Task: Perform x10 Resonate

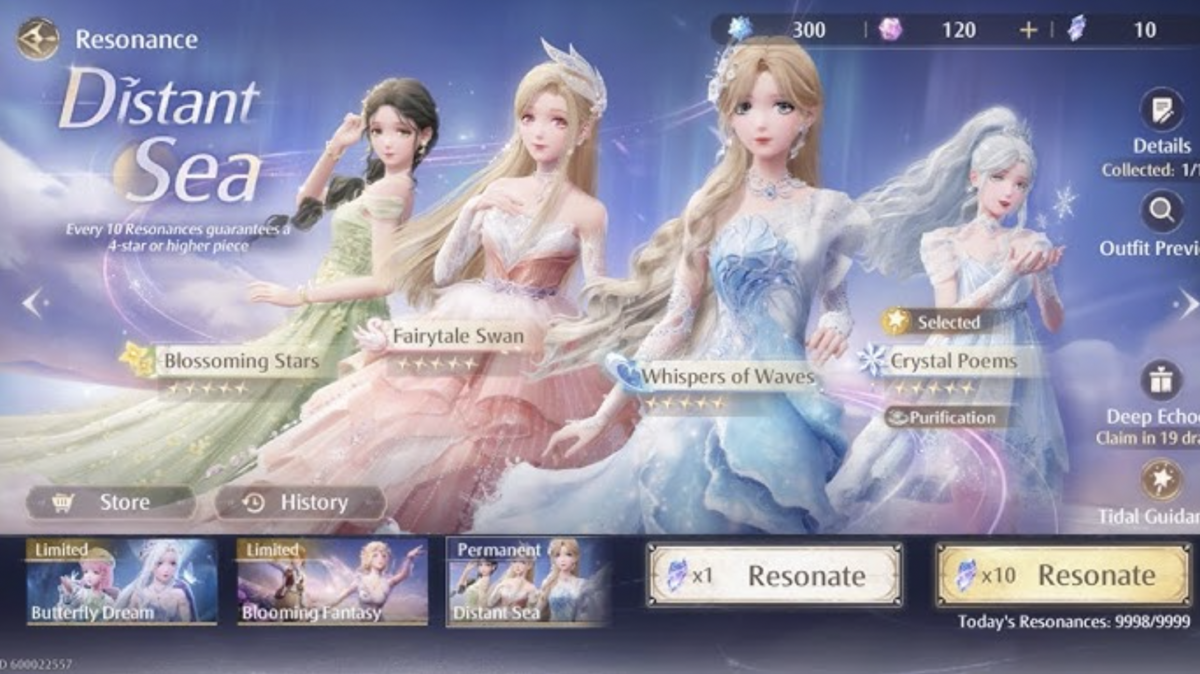Action: tap(1063, 575)
